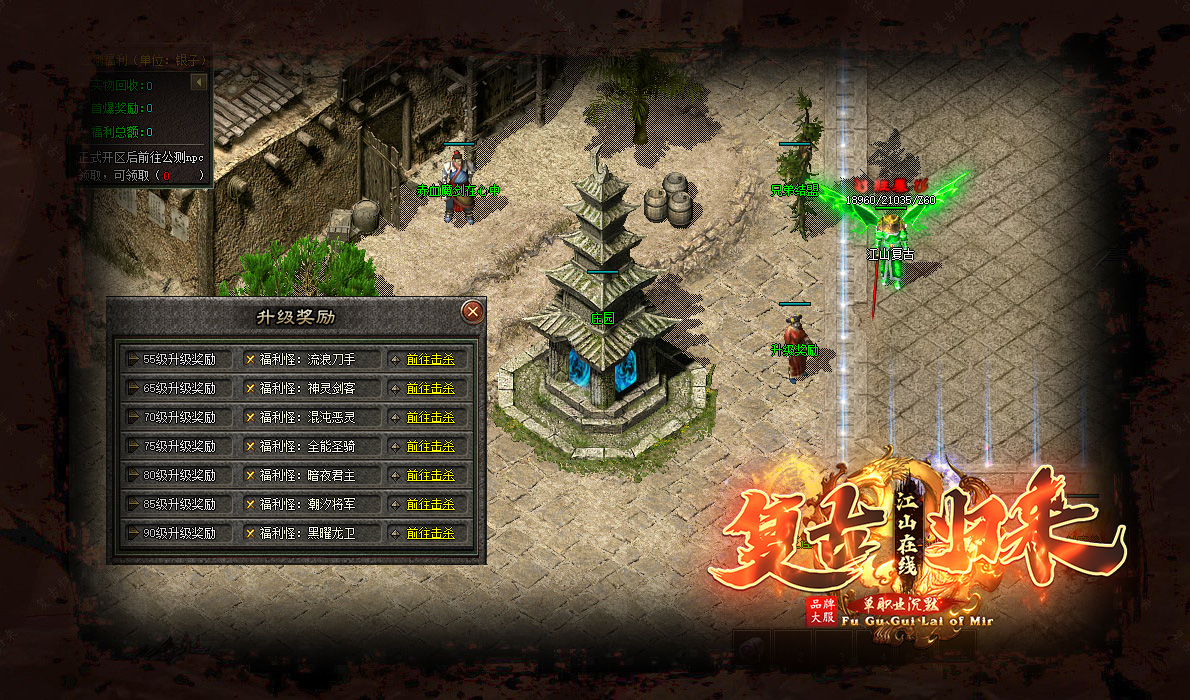This screenshot has height=700, width=1190.
Task: Choose the 90级升级奖励 entry
Action: click(179, 533)
